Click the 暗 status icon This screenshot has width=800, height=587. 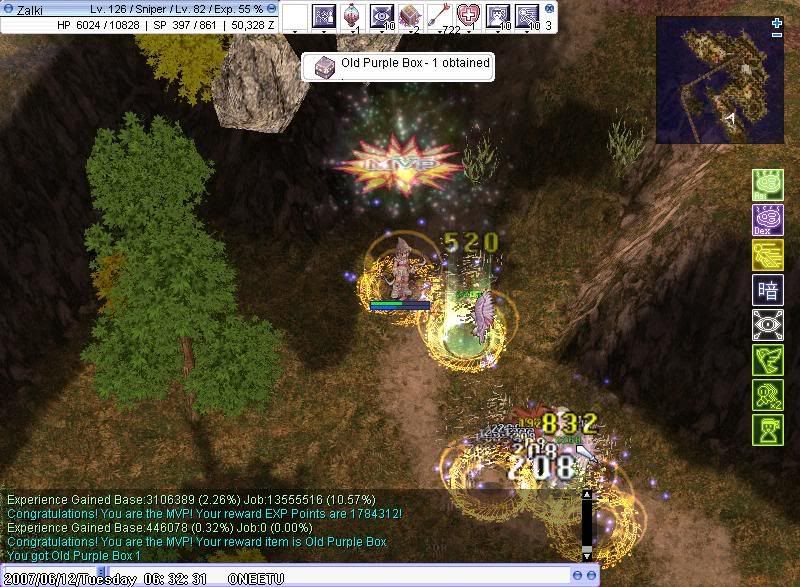click(767, 290)
